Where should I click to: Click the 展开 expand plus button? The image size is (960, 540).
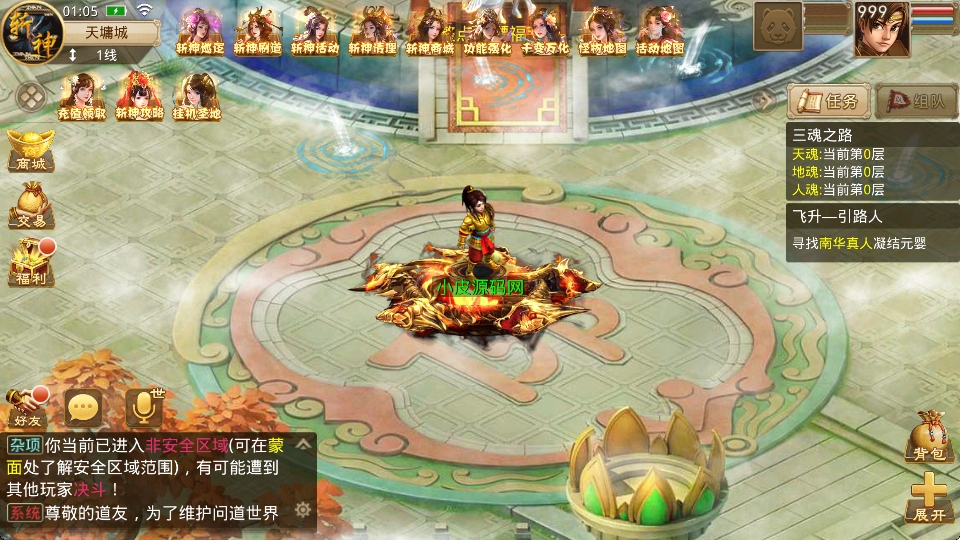tap(927, 498)
